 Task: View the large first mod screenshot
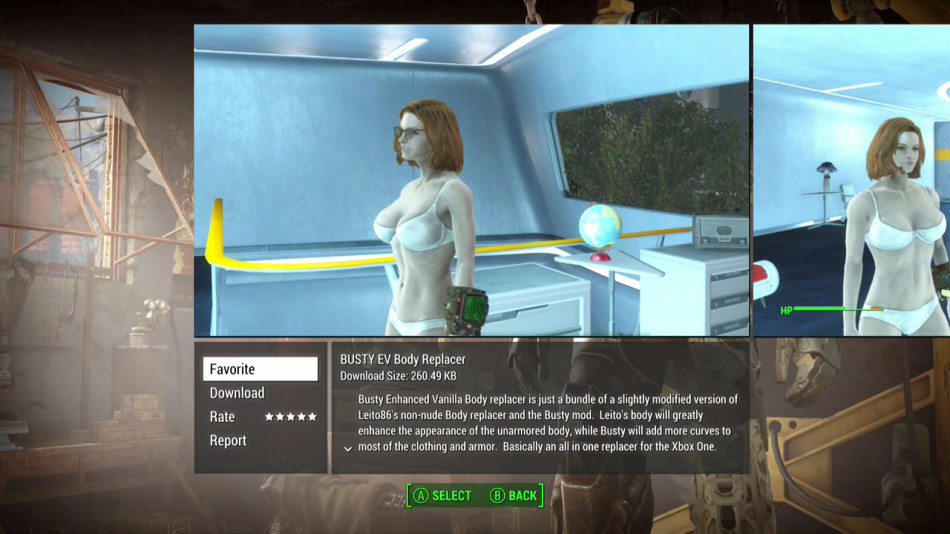point(471,180)
